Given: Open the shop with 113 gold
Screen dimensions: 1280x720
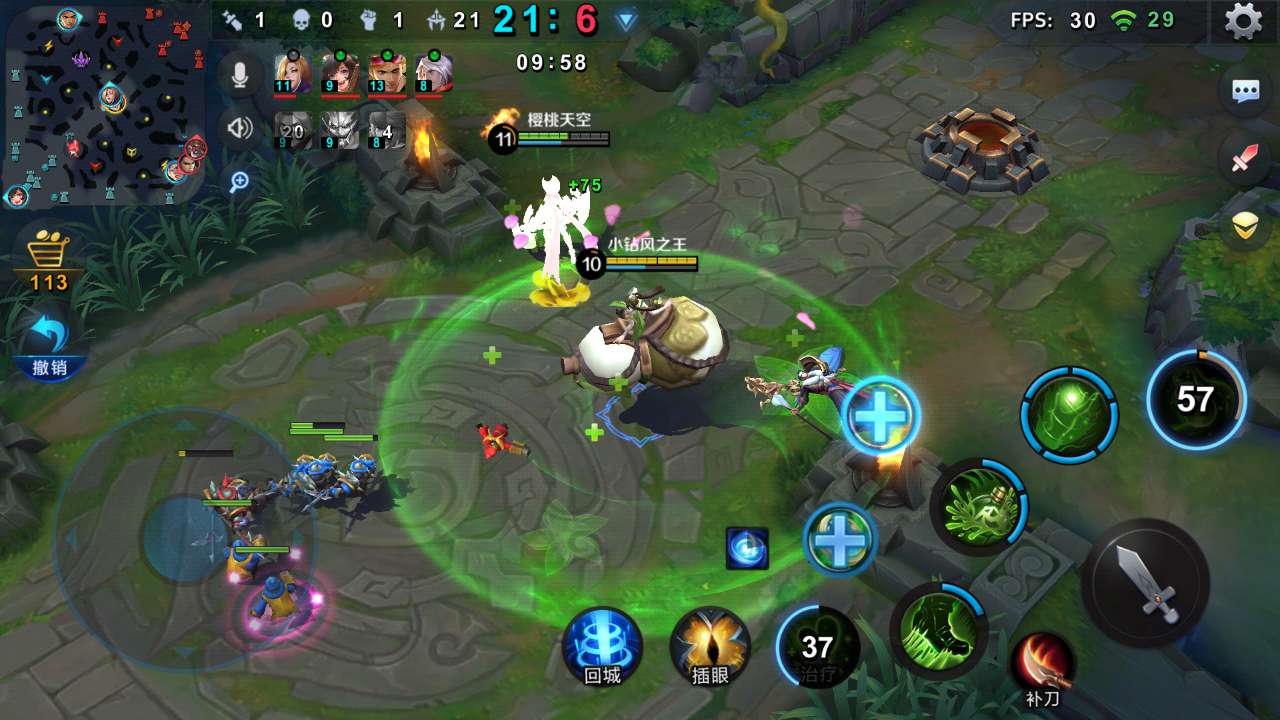Looking at the screenshot, I should 48,260.
